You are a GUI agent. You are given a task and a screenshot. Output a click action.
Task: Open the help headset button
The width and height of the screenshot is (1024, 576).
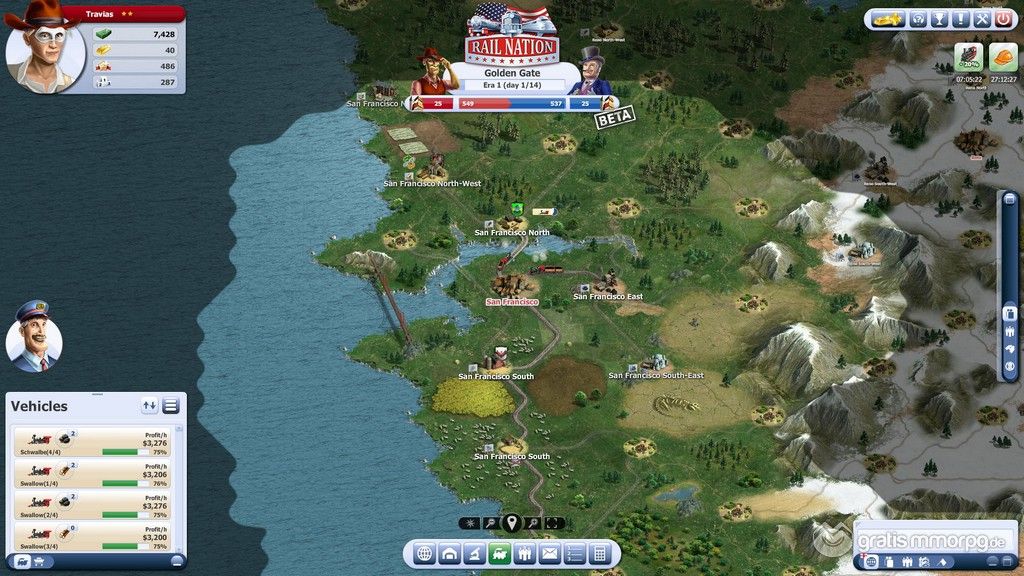click(x=918, y=19)
